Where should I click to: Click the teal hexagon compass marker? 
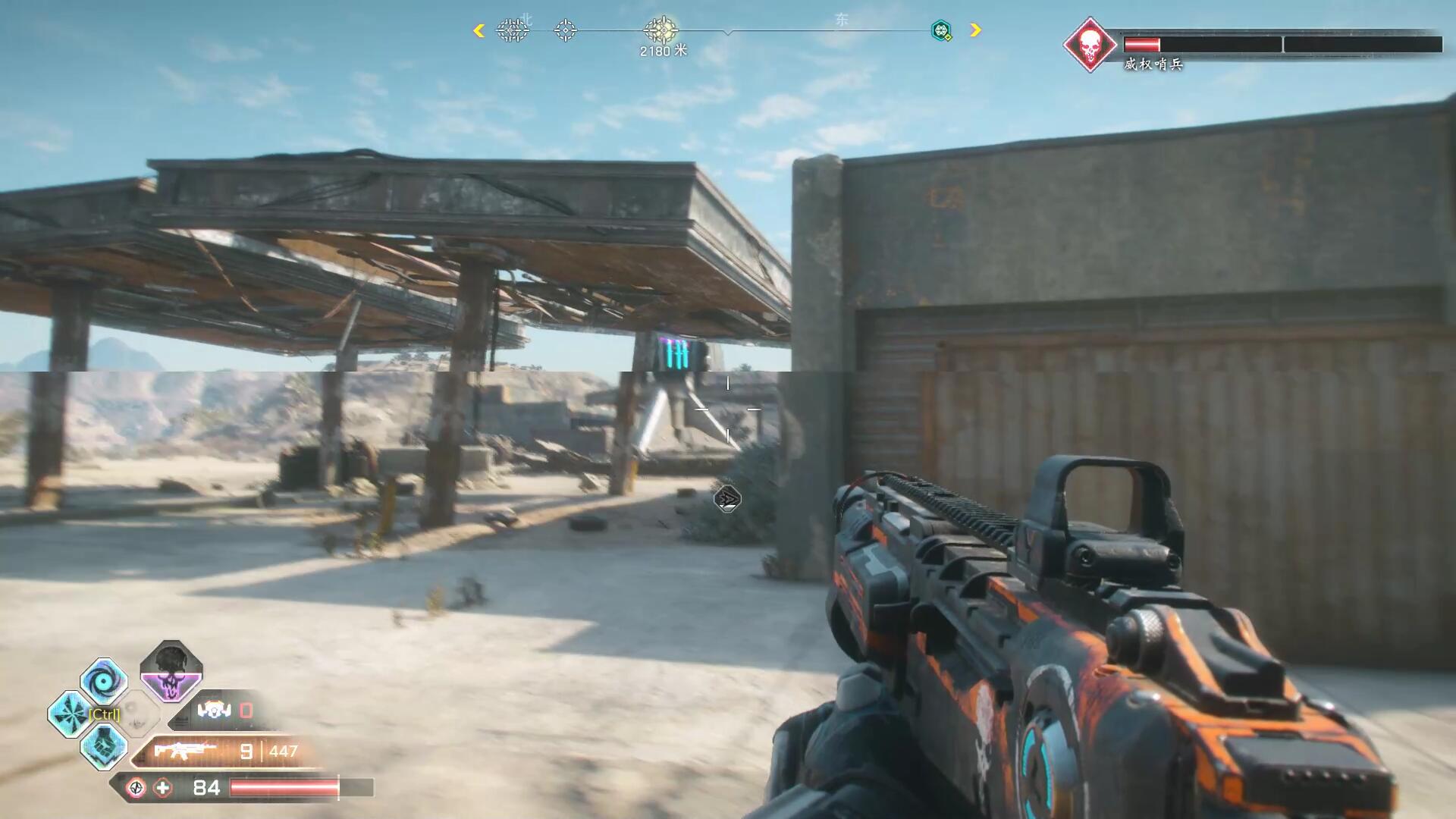coord(941,30)
